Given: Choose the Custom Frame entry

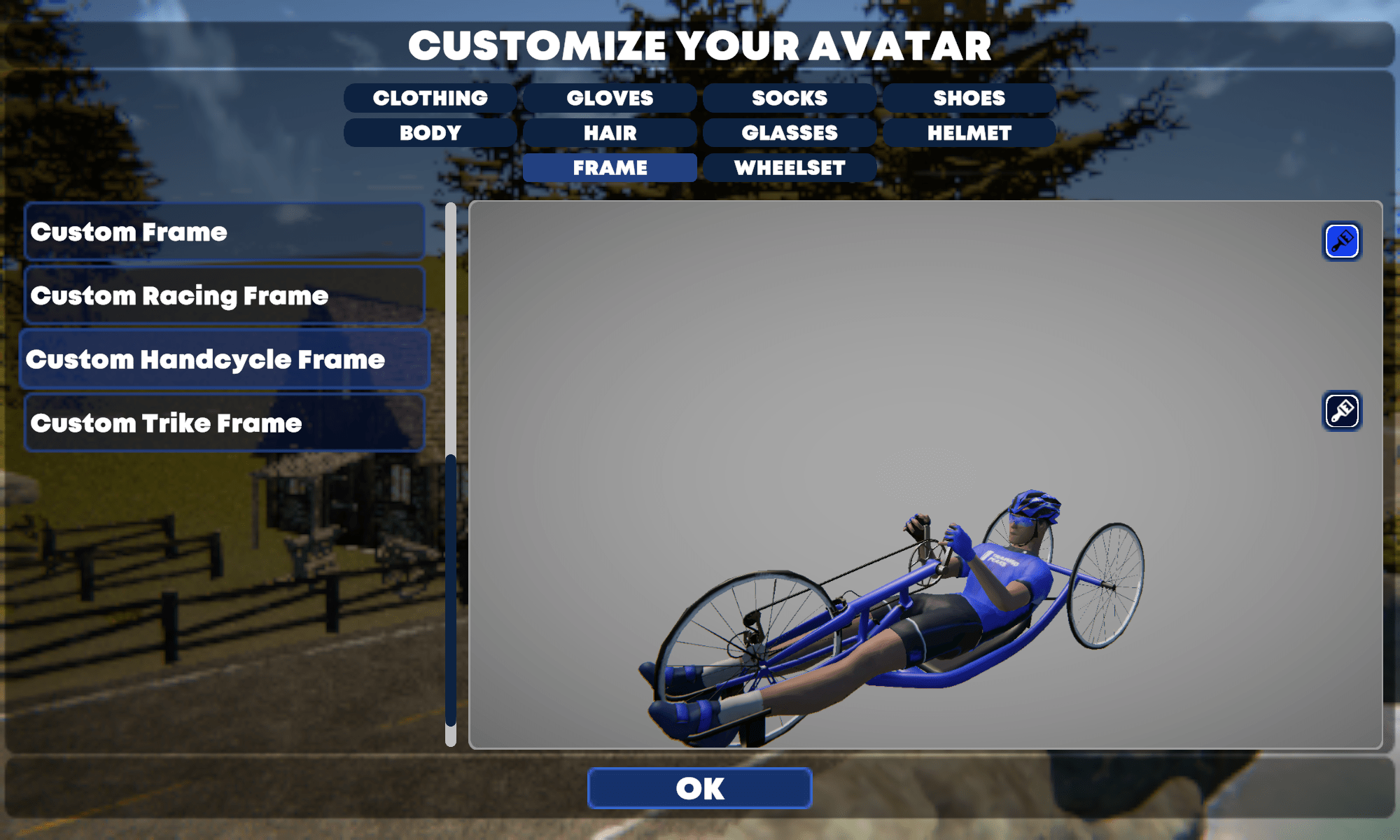Looking at the screenshot, I should point(224,232).
